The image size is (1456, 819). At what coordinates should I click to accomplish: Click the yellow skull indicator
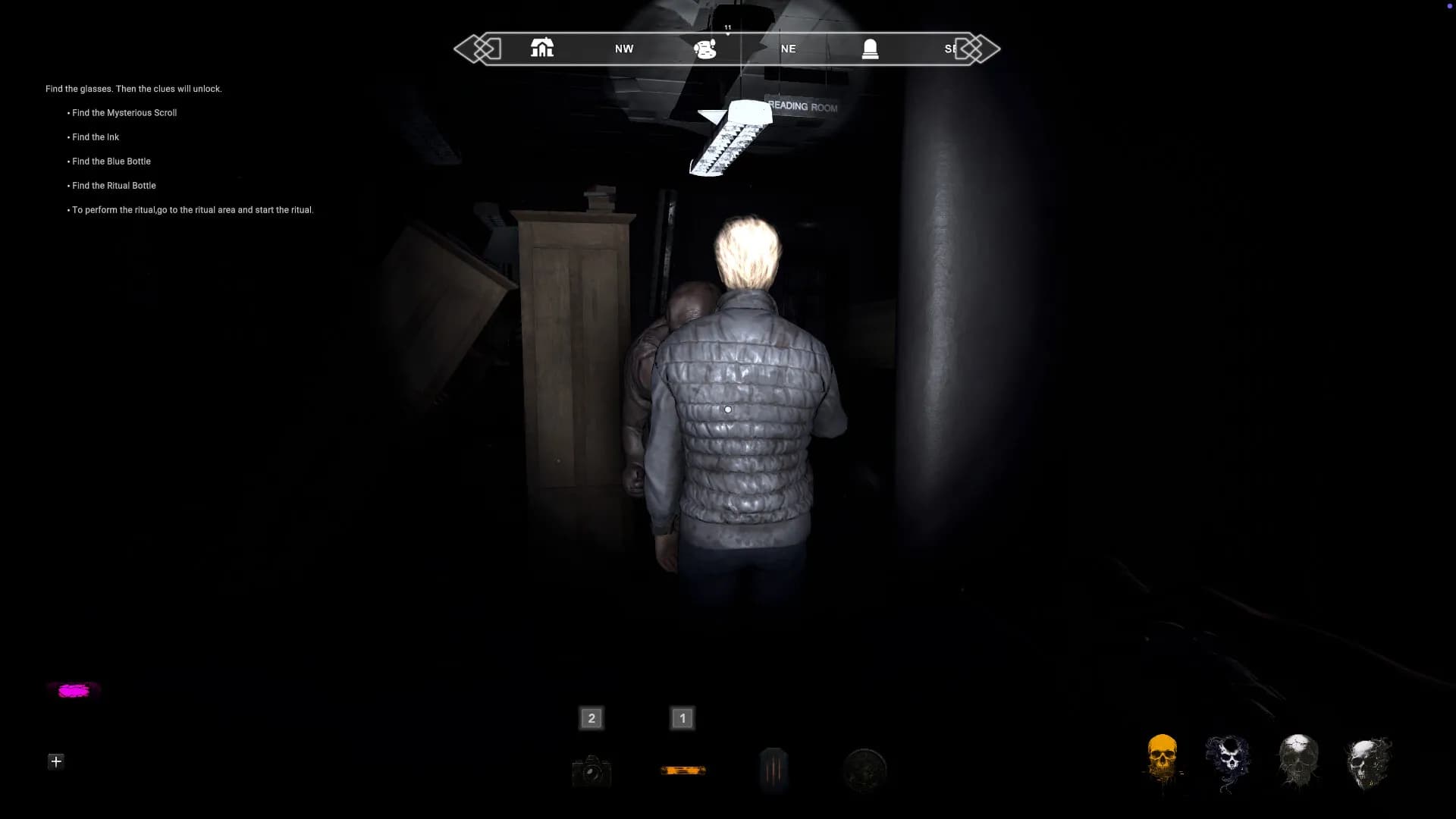(1163, 760)
